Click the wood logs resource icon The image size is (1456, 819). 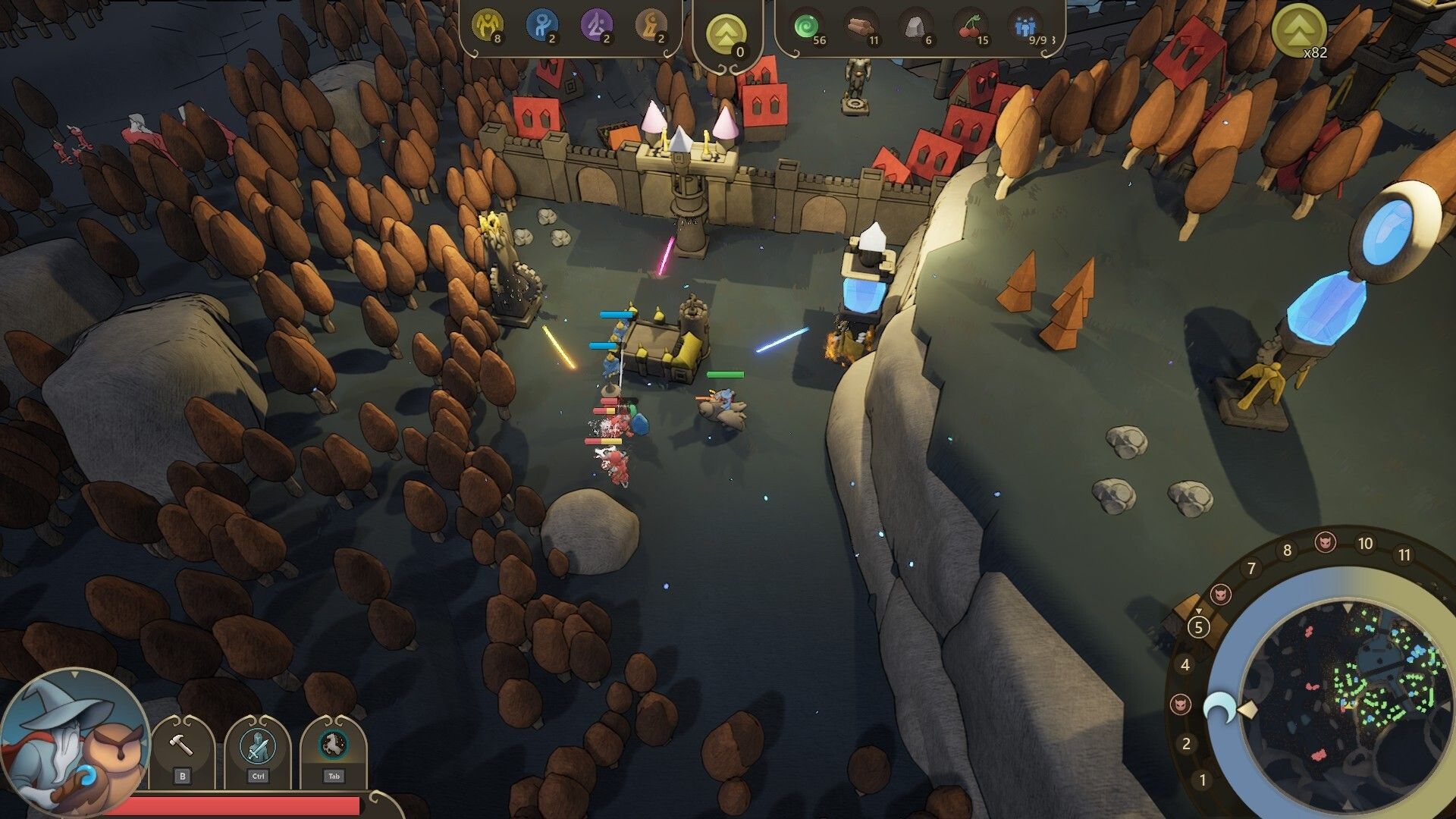[x=862, y=27]
